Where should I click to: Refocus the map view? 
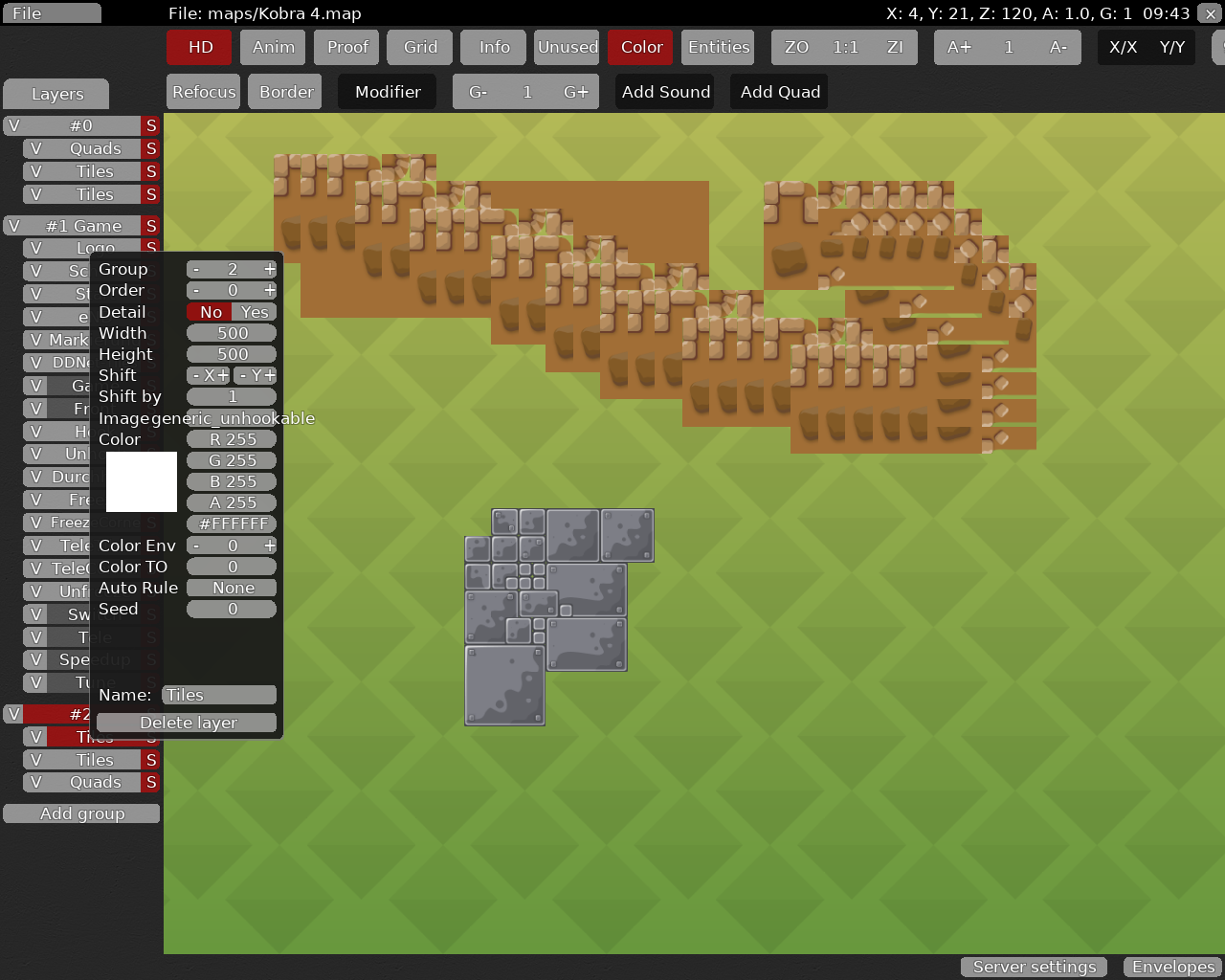click(x=203, y=91)
